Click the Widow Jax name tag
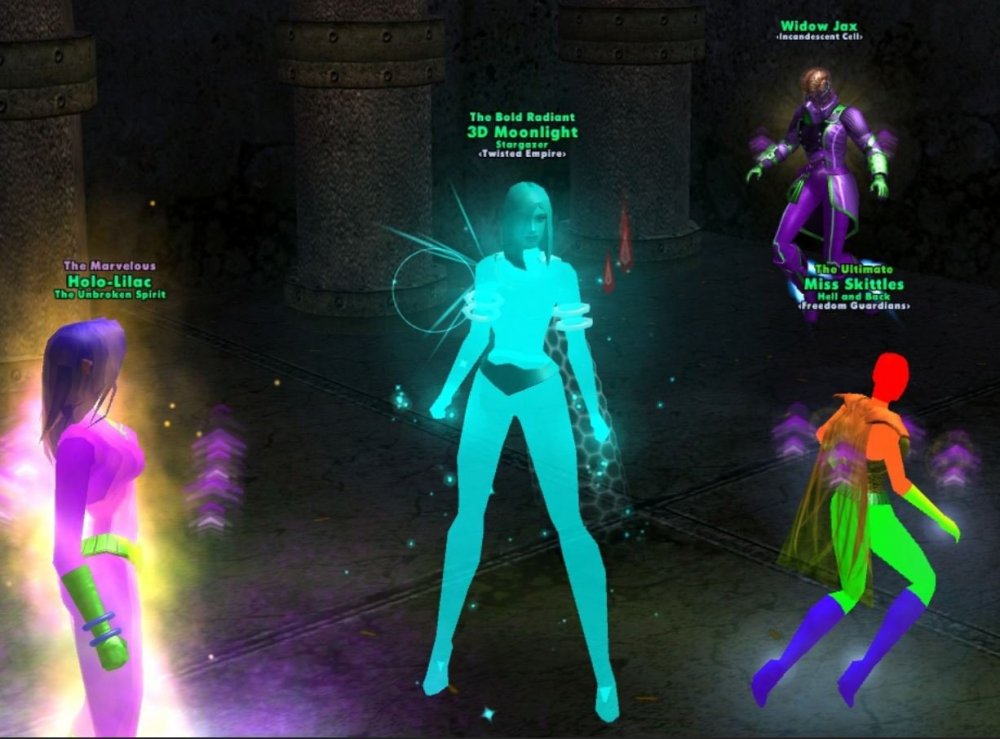Image resolution: width=1000 pixels, height=739 pixels. [819, 25]
